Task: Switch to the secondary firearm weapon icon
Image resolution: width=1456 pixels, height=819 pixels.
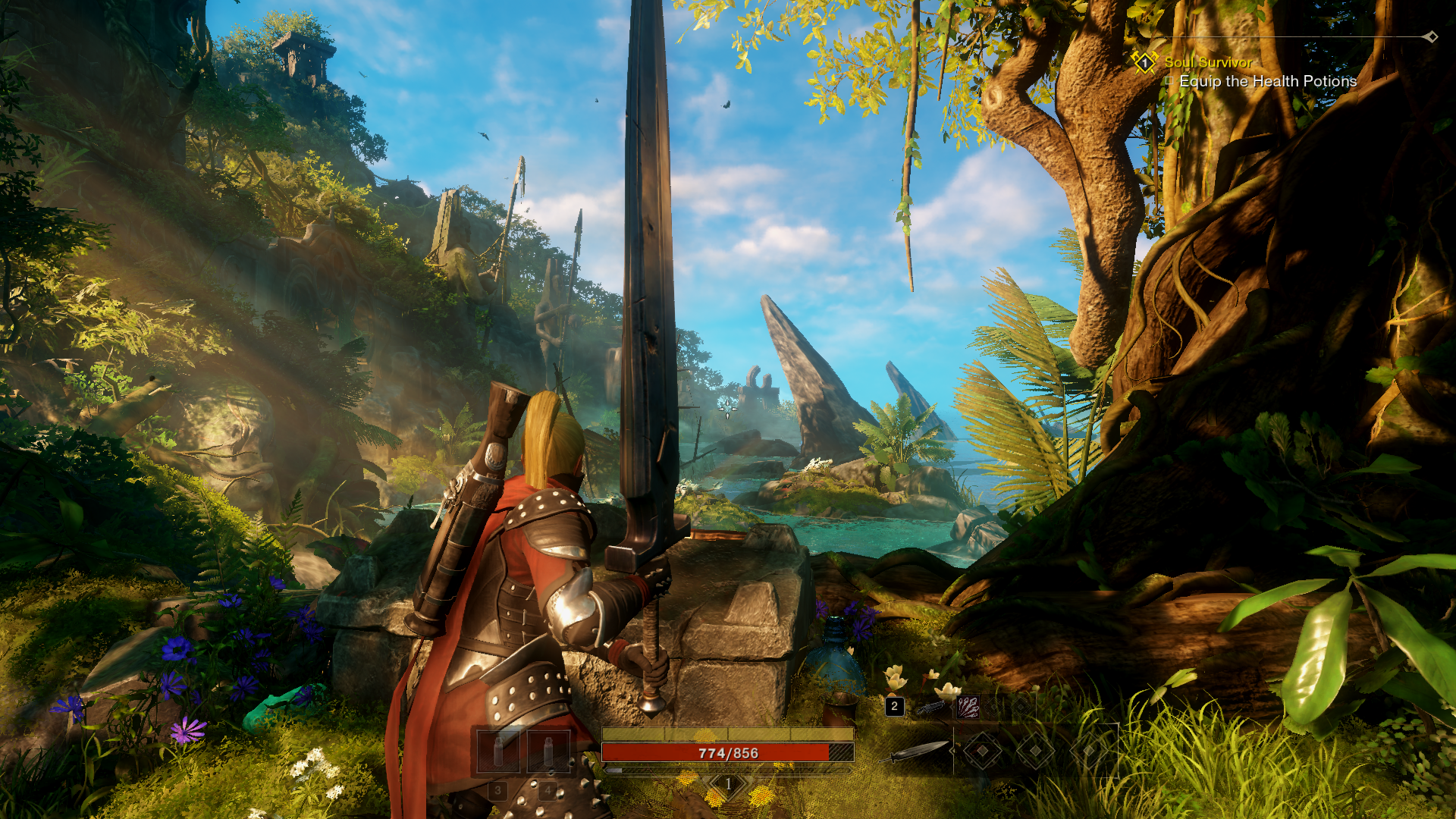Action: coord(931,708)
